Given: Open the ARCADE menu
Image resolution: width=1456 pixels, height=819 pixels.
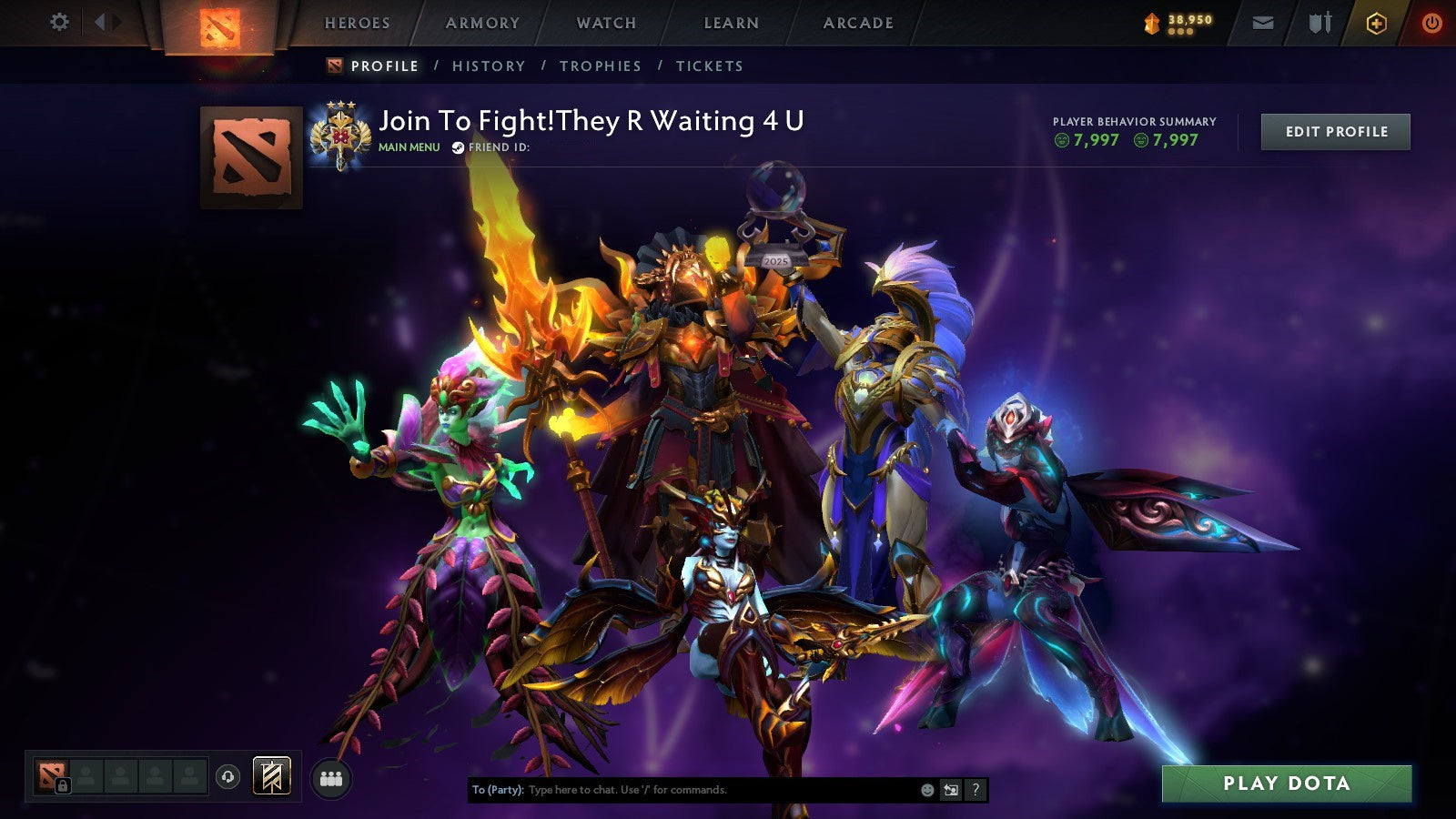Looking at the screenshot, I should [856, 23].
